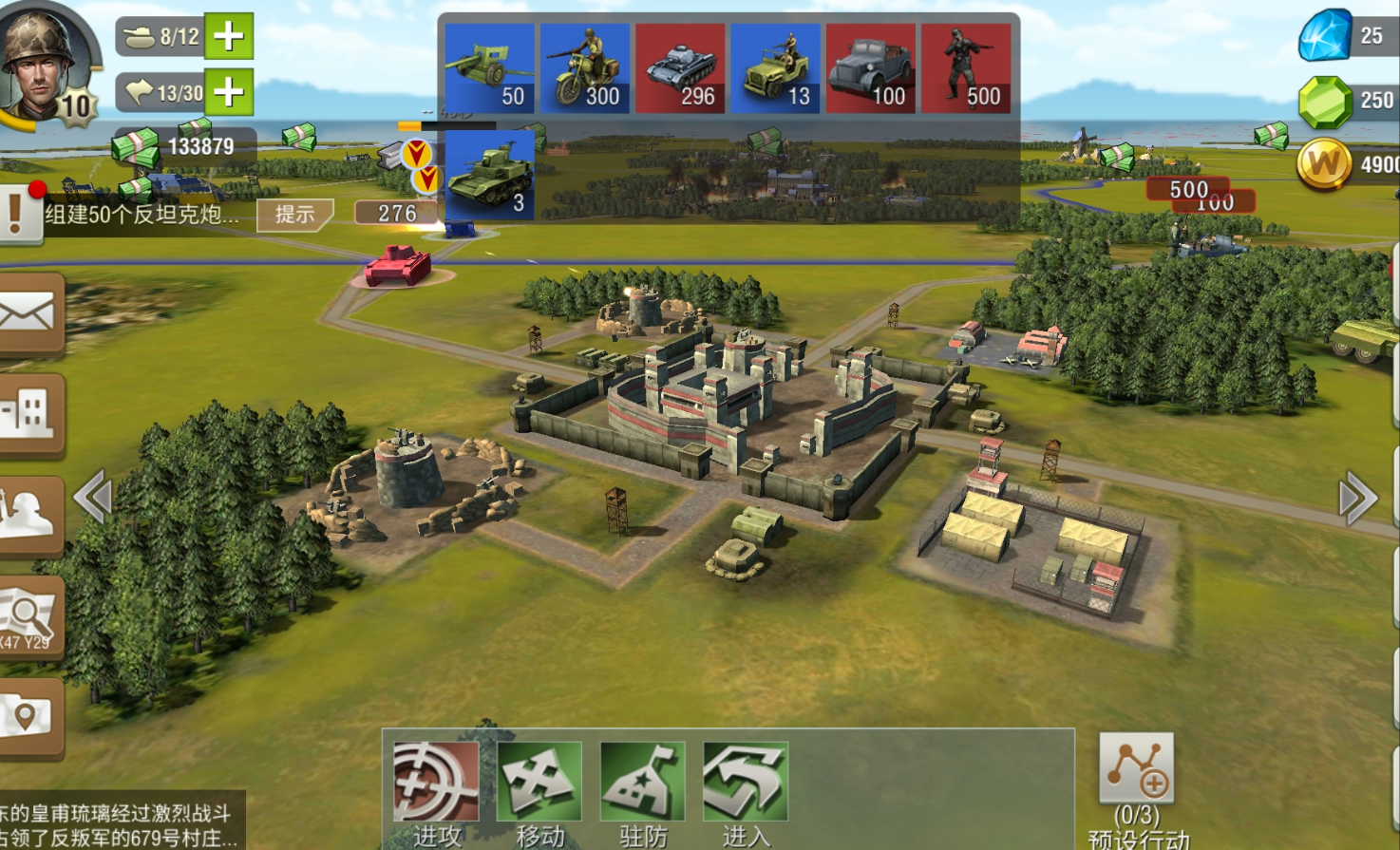Click the left double-arrow navigation button
Image resolution: width=1400 pixels, height=850 pixels.
tap(93, 497)
